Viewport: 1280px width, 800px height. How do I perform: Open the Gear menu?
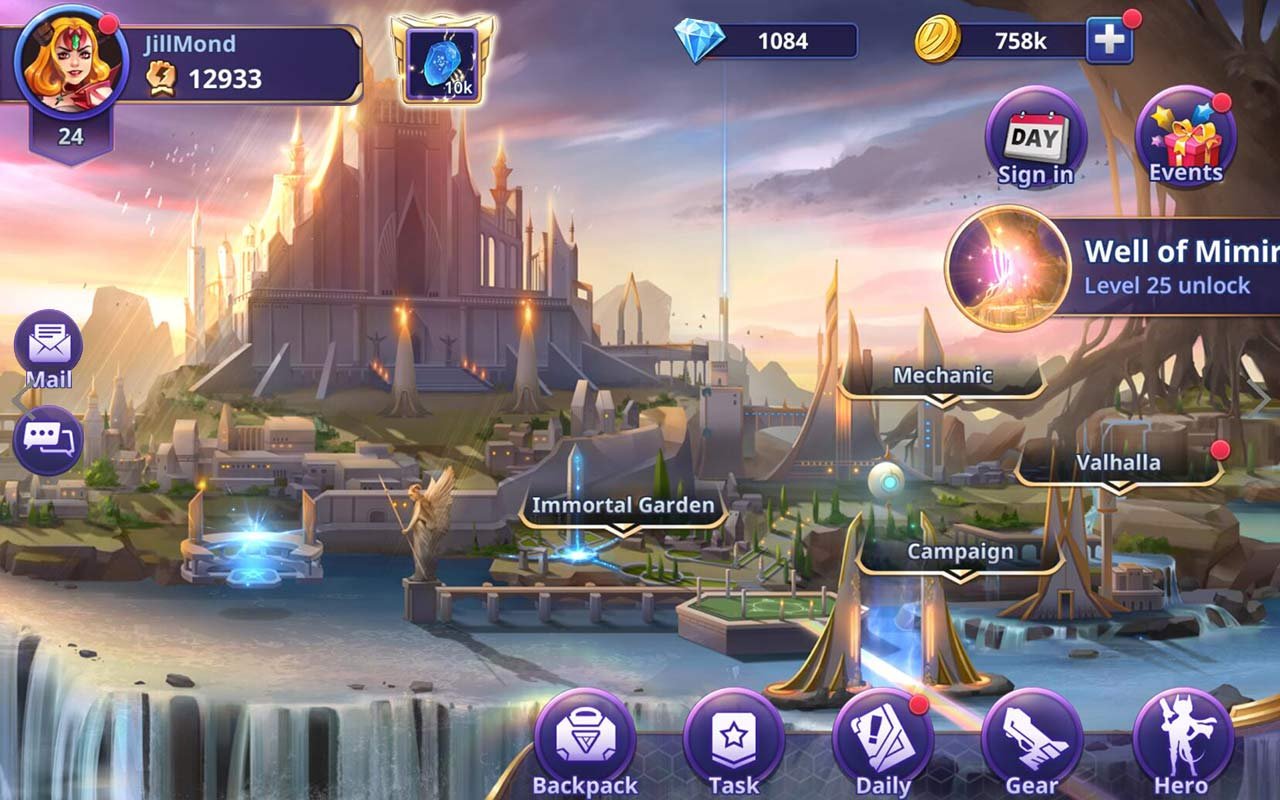pos(1032,742)
